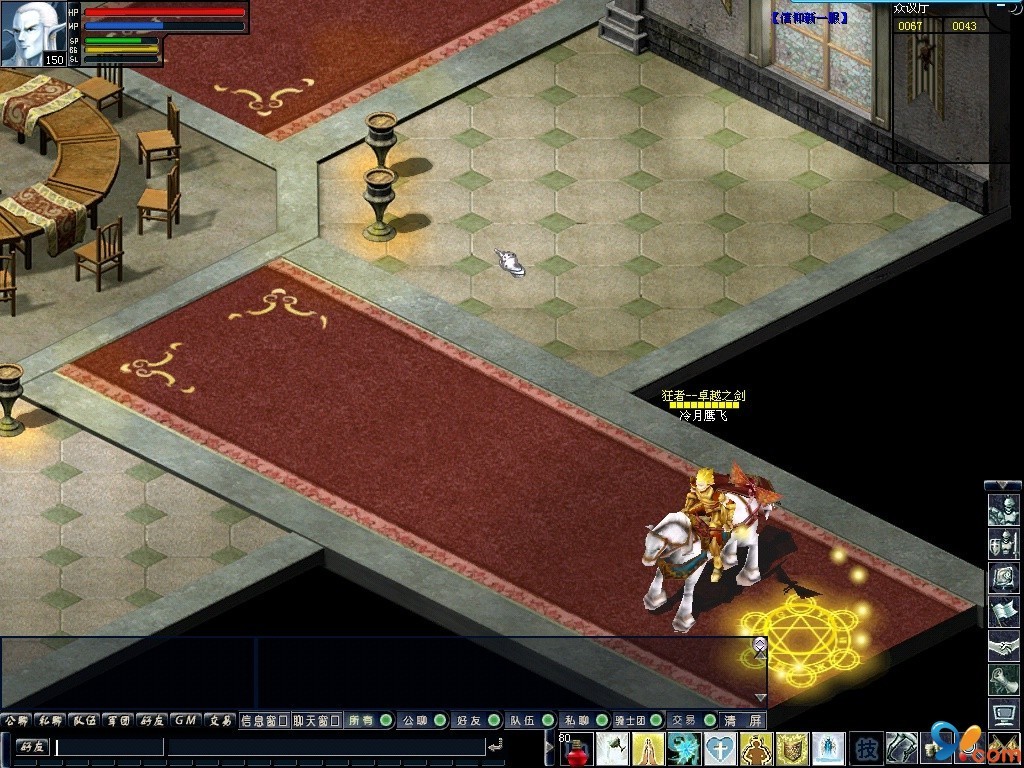Choose the 交易 trade chat tab
Viewport: 1024px width, 768px height.
(x=219, y=720)
